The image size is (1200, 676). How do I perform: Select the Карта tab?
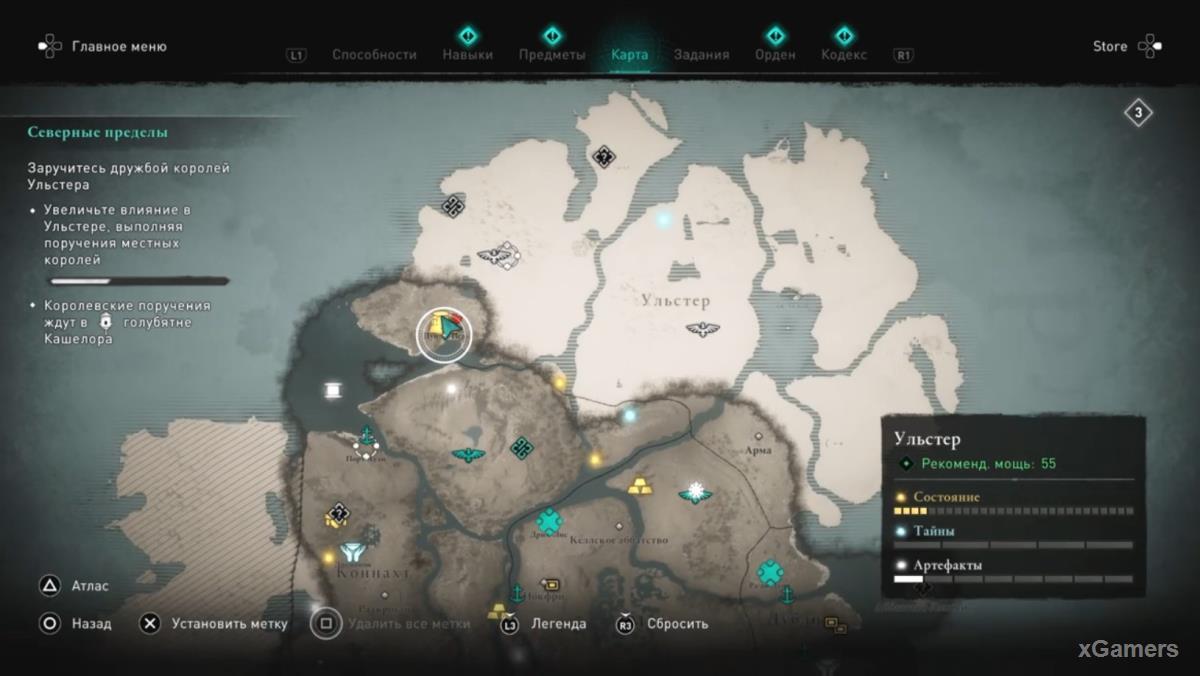click(x=629, y=55)
